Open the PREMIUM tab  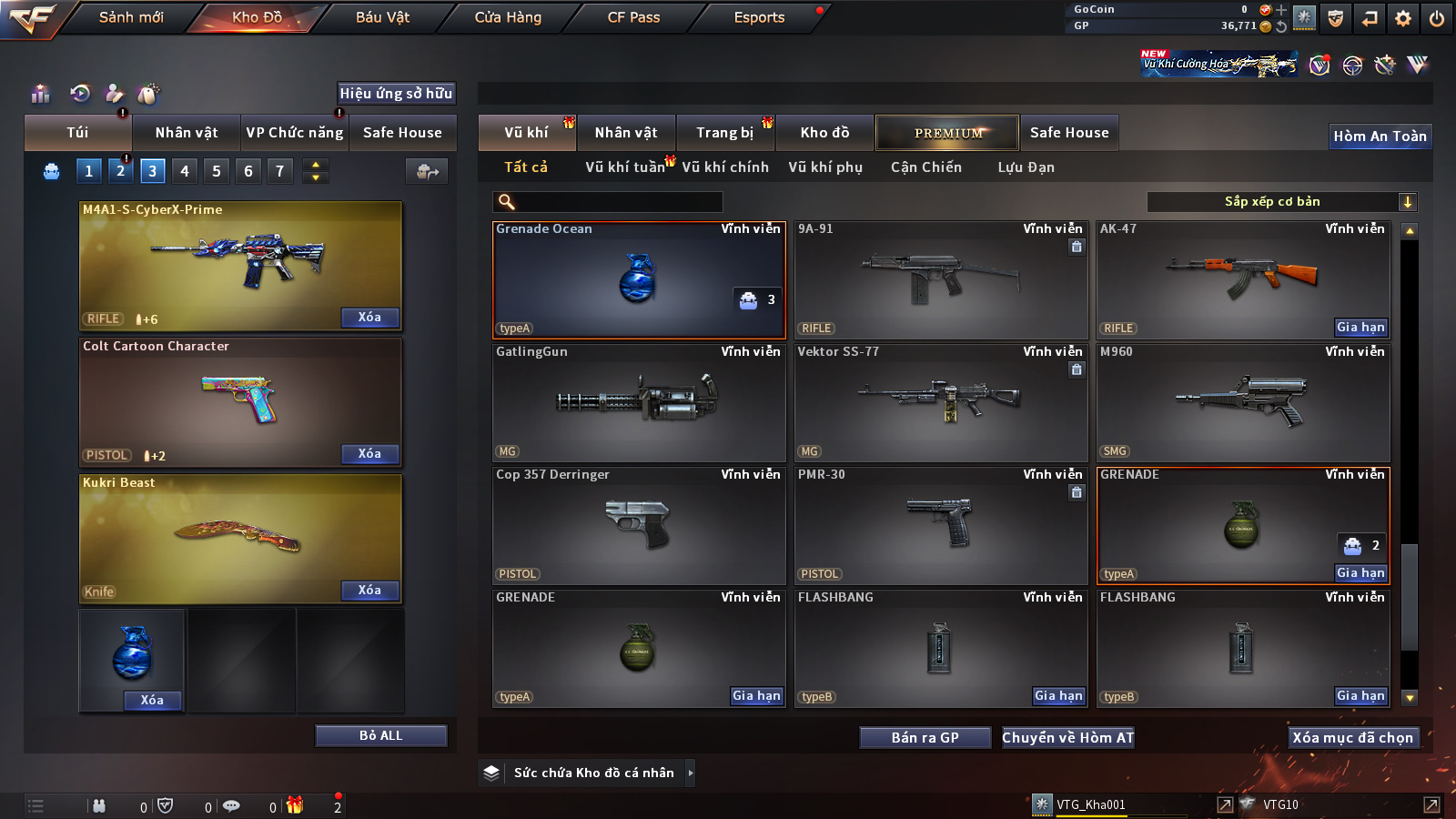point(947,133)
